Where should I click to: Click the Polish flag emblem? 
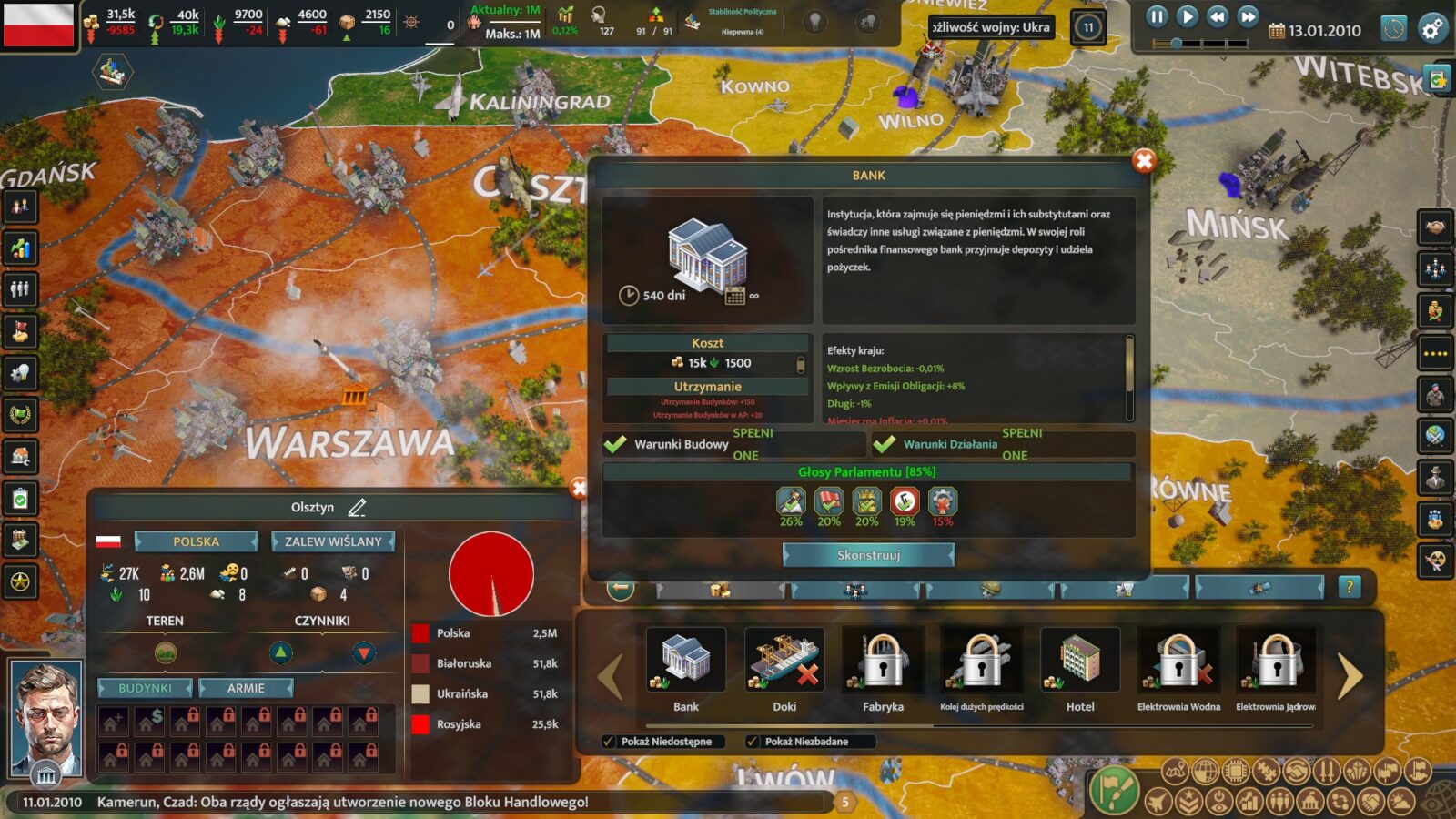click(x=38, y=25)
